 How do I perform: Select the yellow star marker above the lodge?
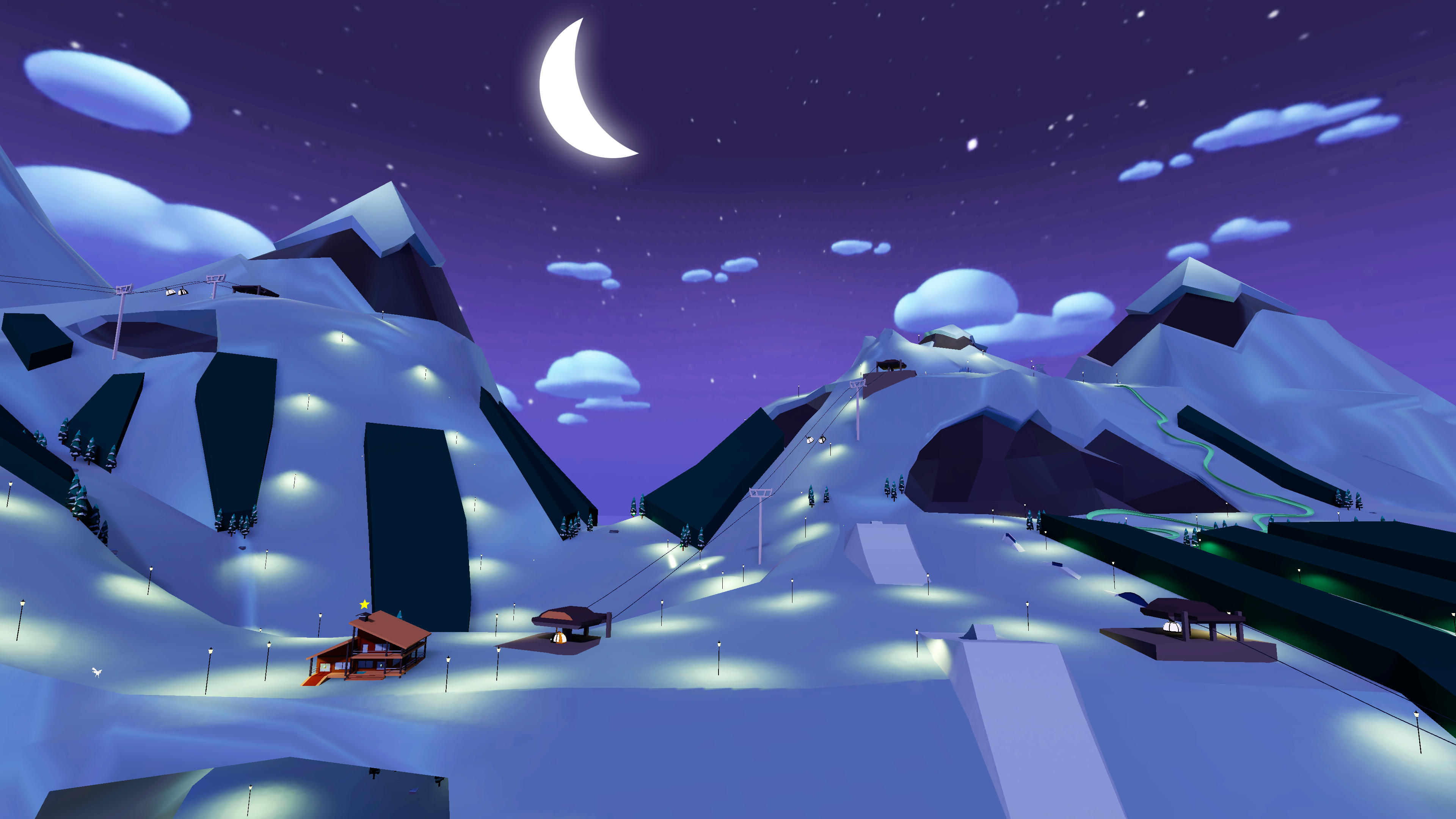click(x=364, y=604)
